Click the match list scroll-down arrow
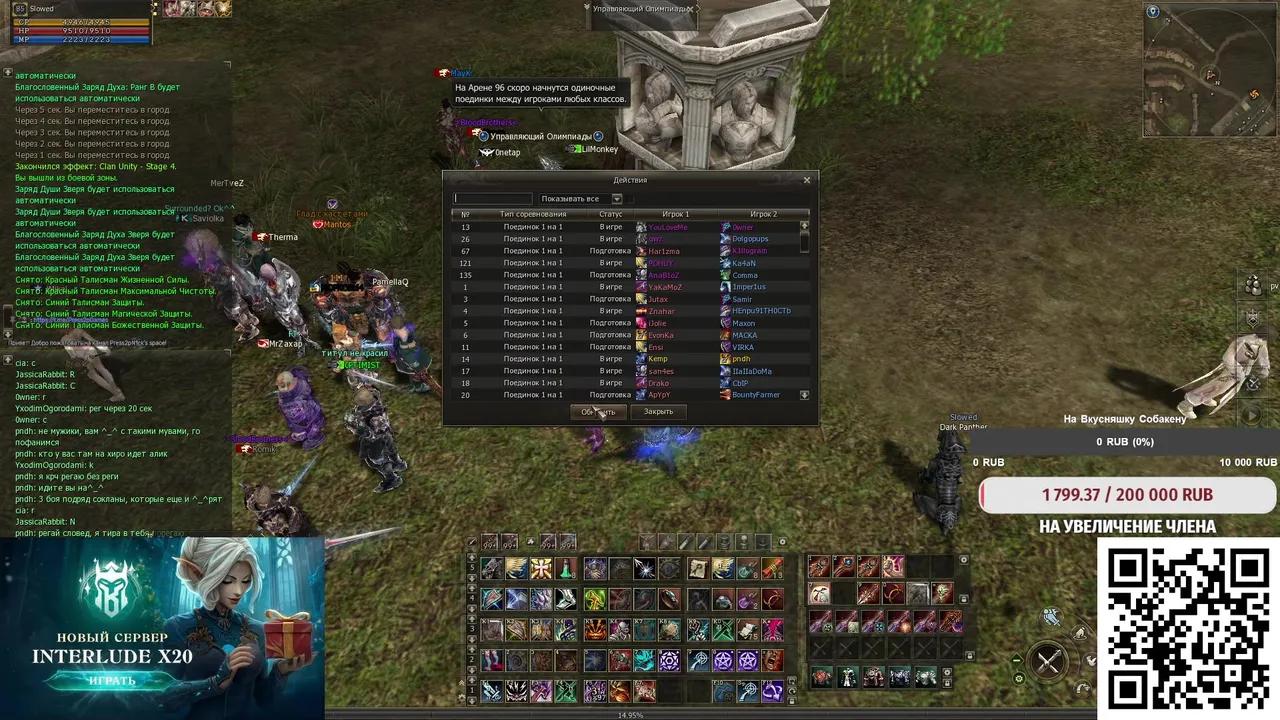1280x720 pixels. tap(804, 396)
